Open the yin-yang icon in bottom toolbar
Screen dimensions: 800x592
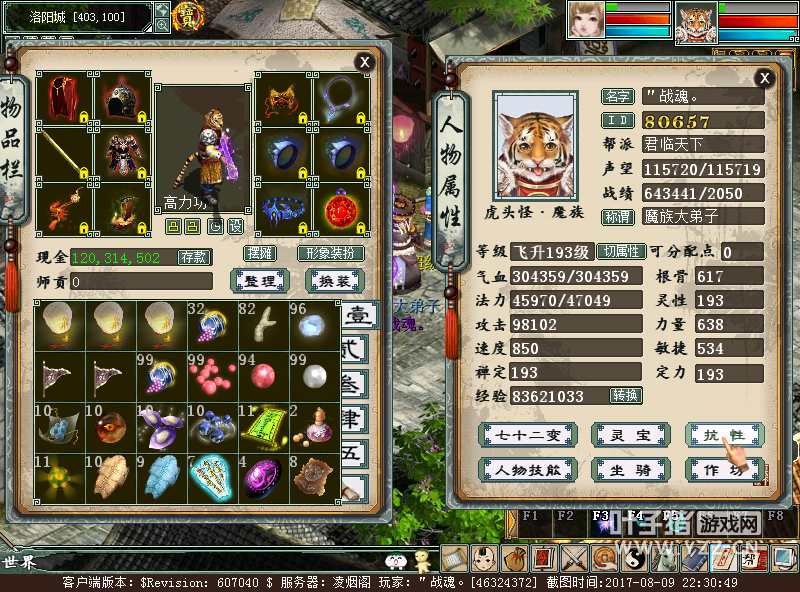[x=635, y=559]
